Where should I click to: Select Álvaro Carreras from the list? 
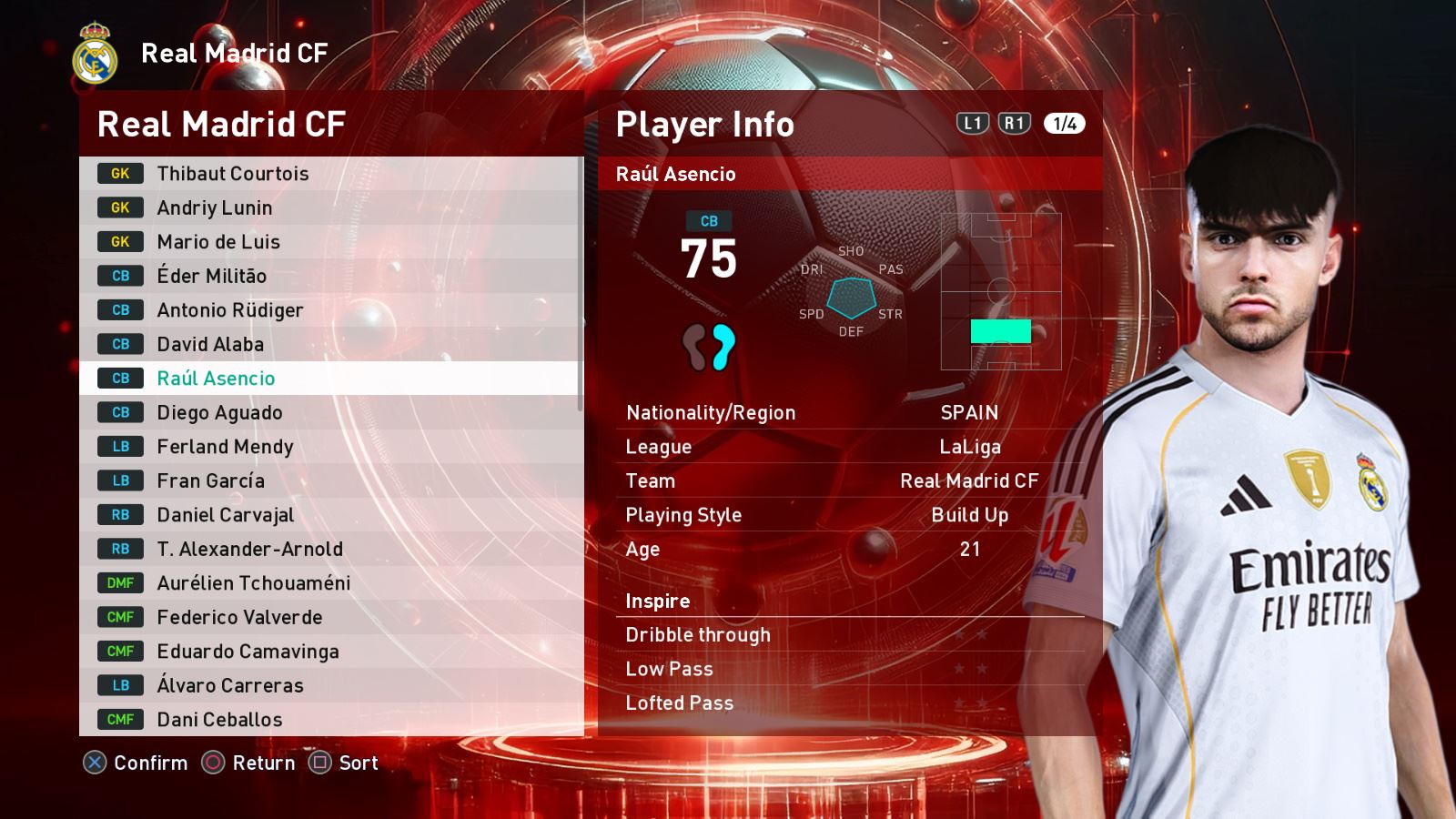click(328, 685)
